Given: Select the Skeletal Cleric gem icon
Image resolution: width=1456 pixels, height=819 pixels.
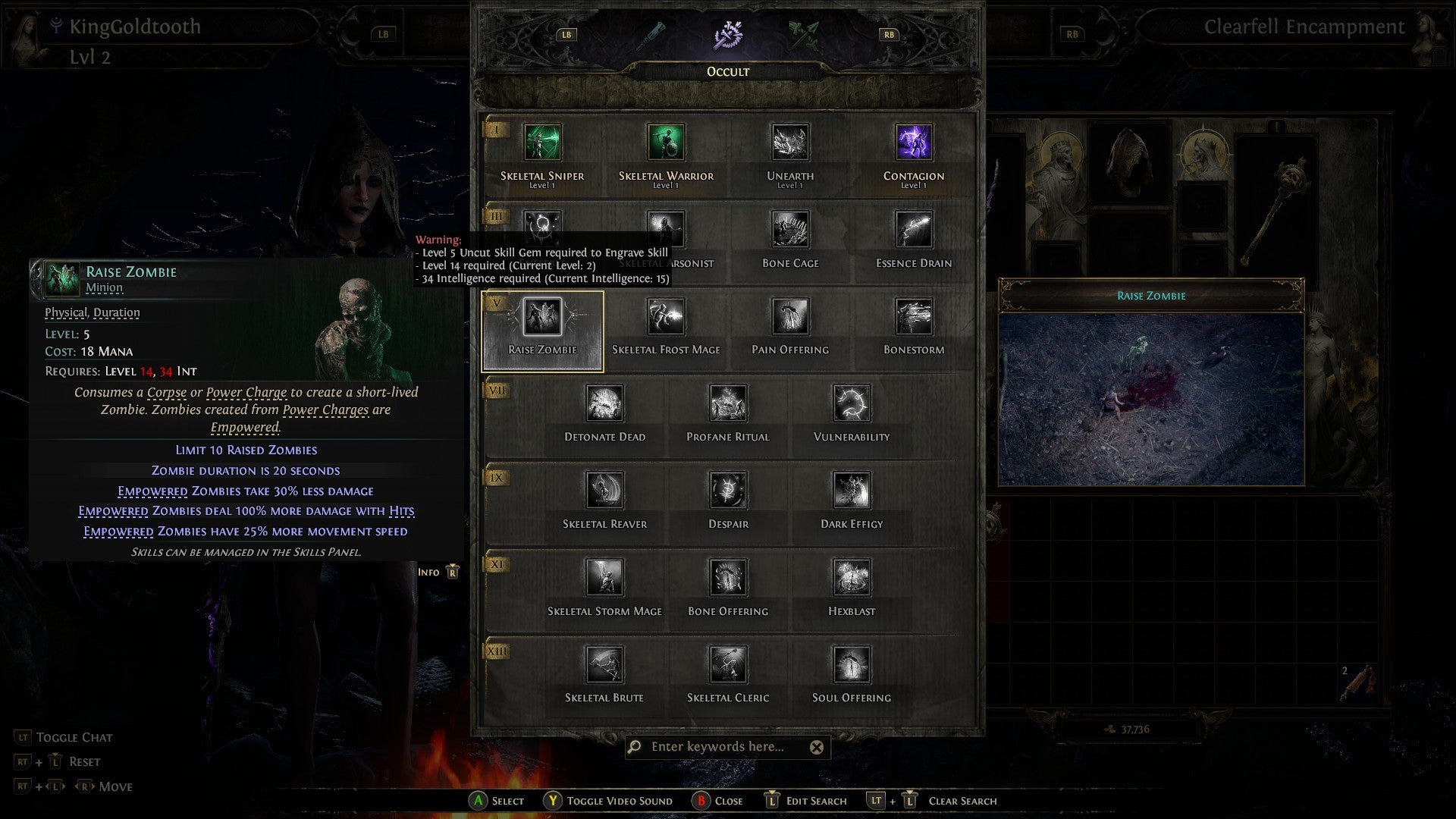Looking at the screenshot, I should click(x=727, y=664).
